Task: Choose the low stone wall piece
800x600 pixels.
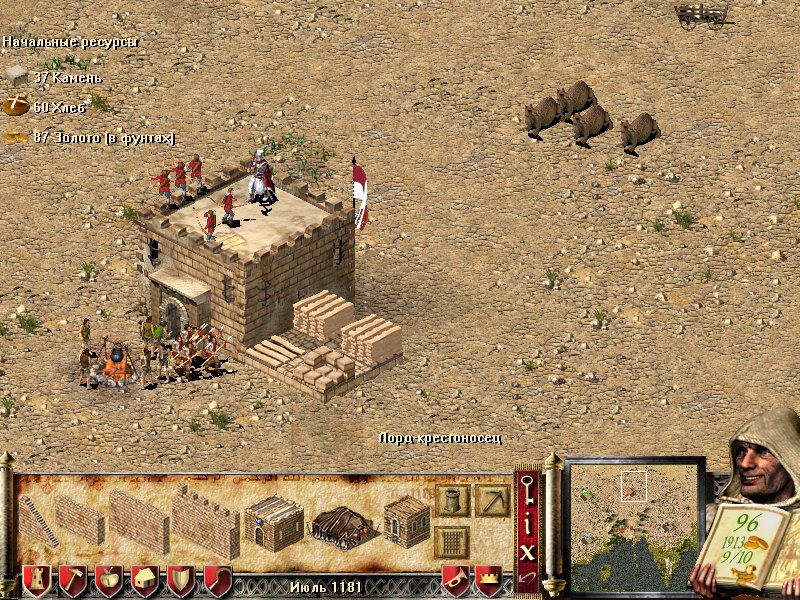Action: [x=79, y=520]
